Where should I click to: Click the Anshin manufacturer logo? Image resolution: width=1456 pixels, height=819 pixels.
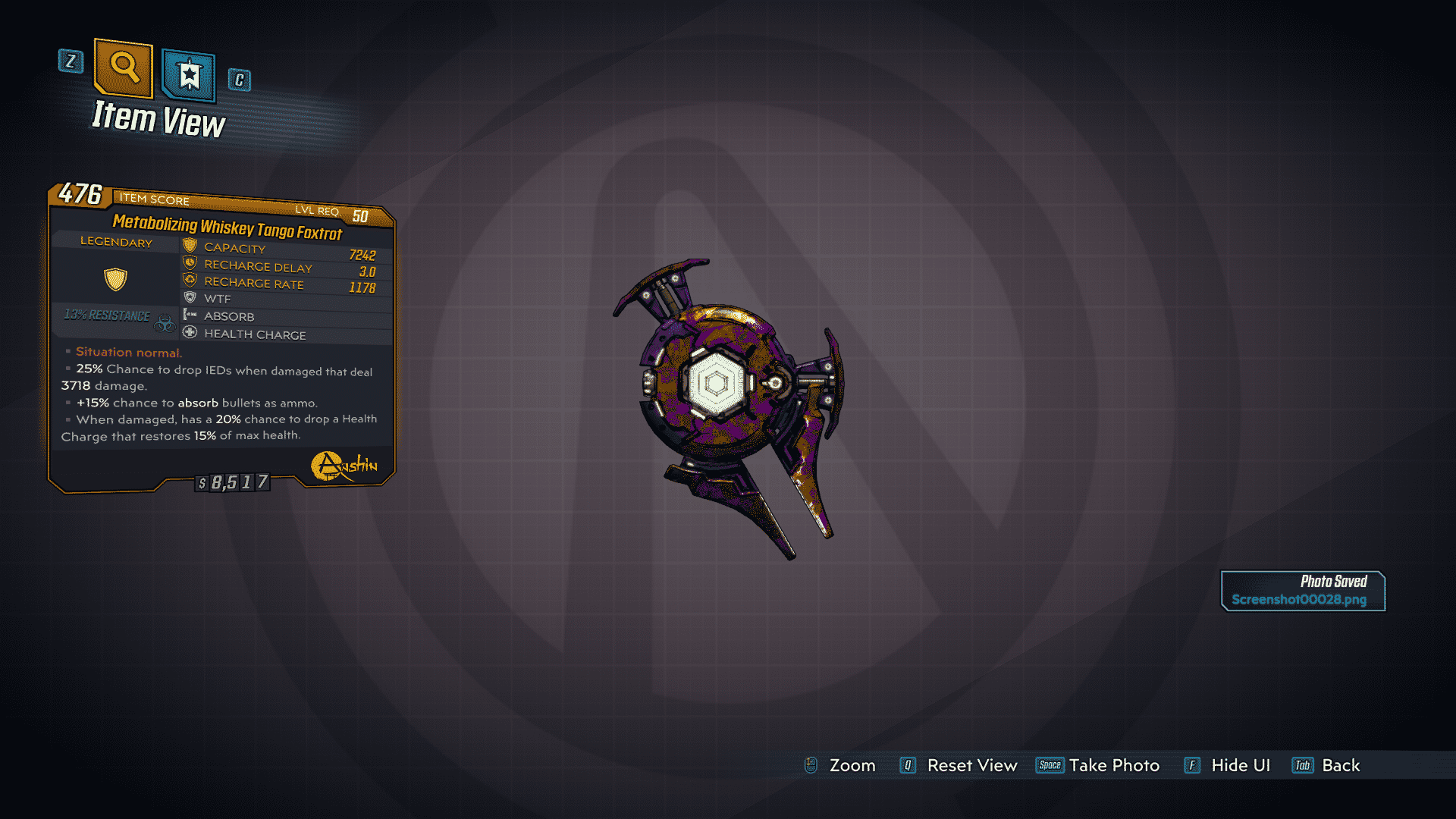click(340, 466)
